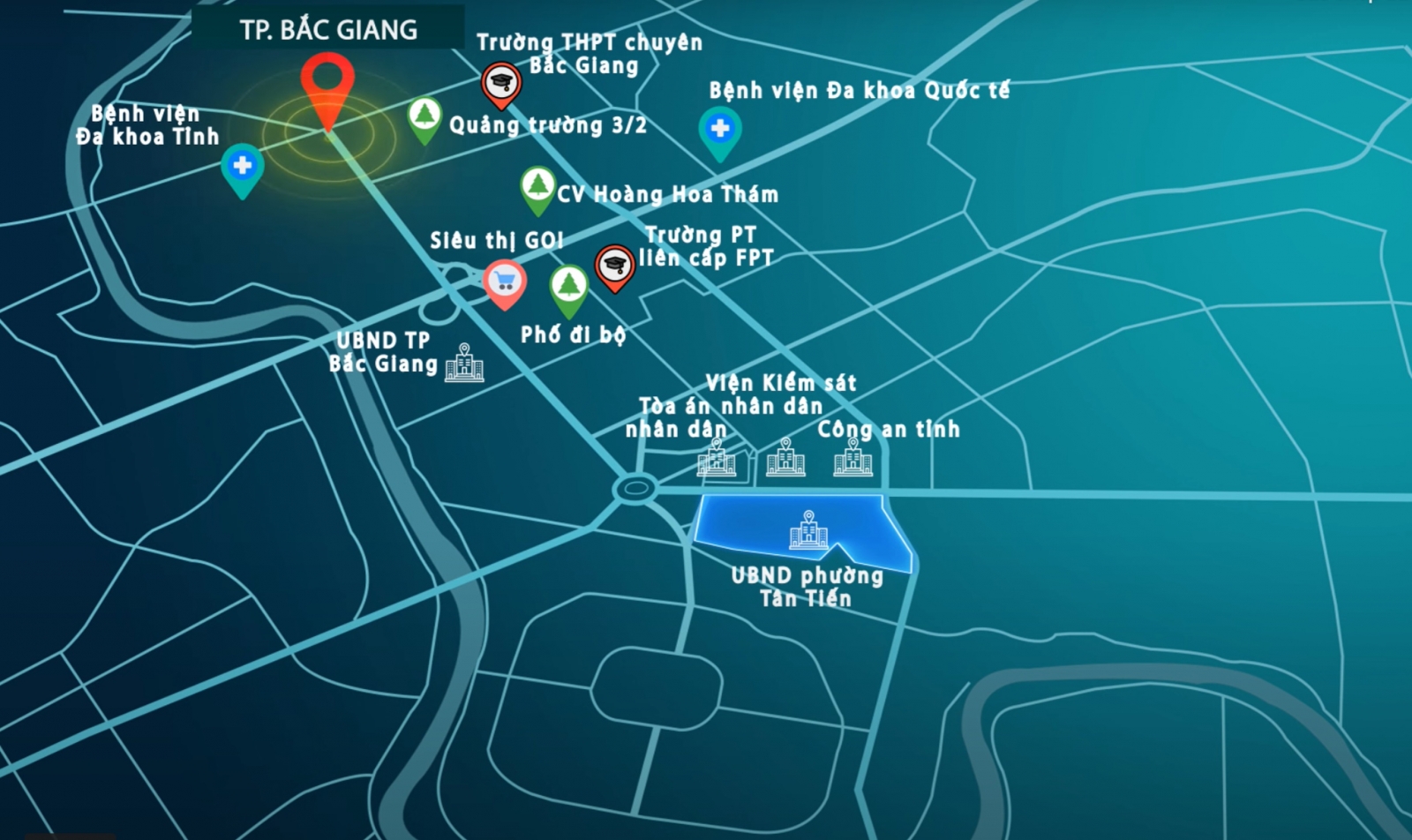Image resolution: width=1412 pixels, height=840 pixels.
Task: Select the Siêu thị GO! shopping cart marker
Action: 505,282
